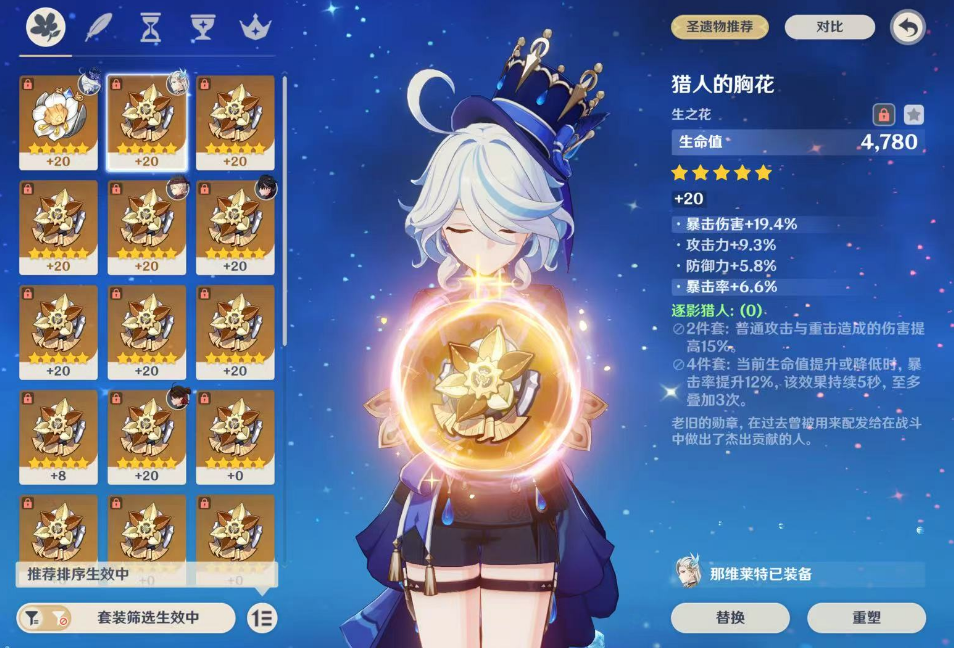Click the 重塑 reshape button
Viewport: 954px width, 648px height.
coord(867,618)
